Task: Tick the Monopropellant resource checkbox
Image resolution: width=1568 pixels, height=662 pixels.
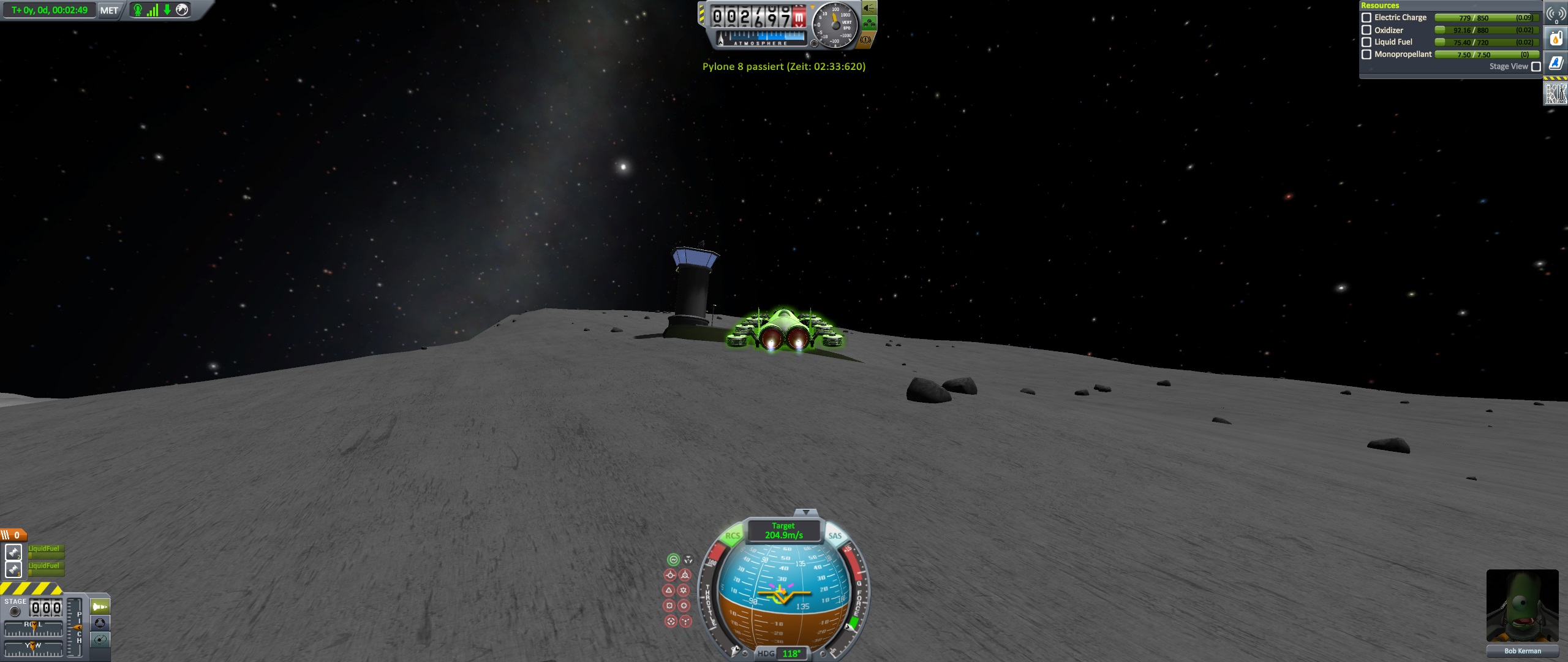Action: [1366, 55]
